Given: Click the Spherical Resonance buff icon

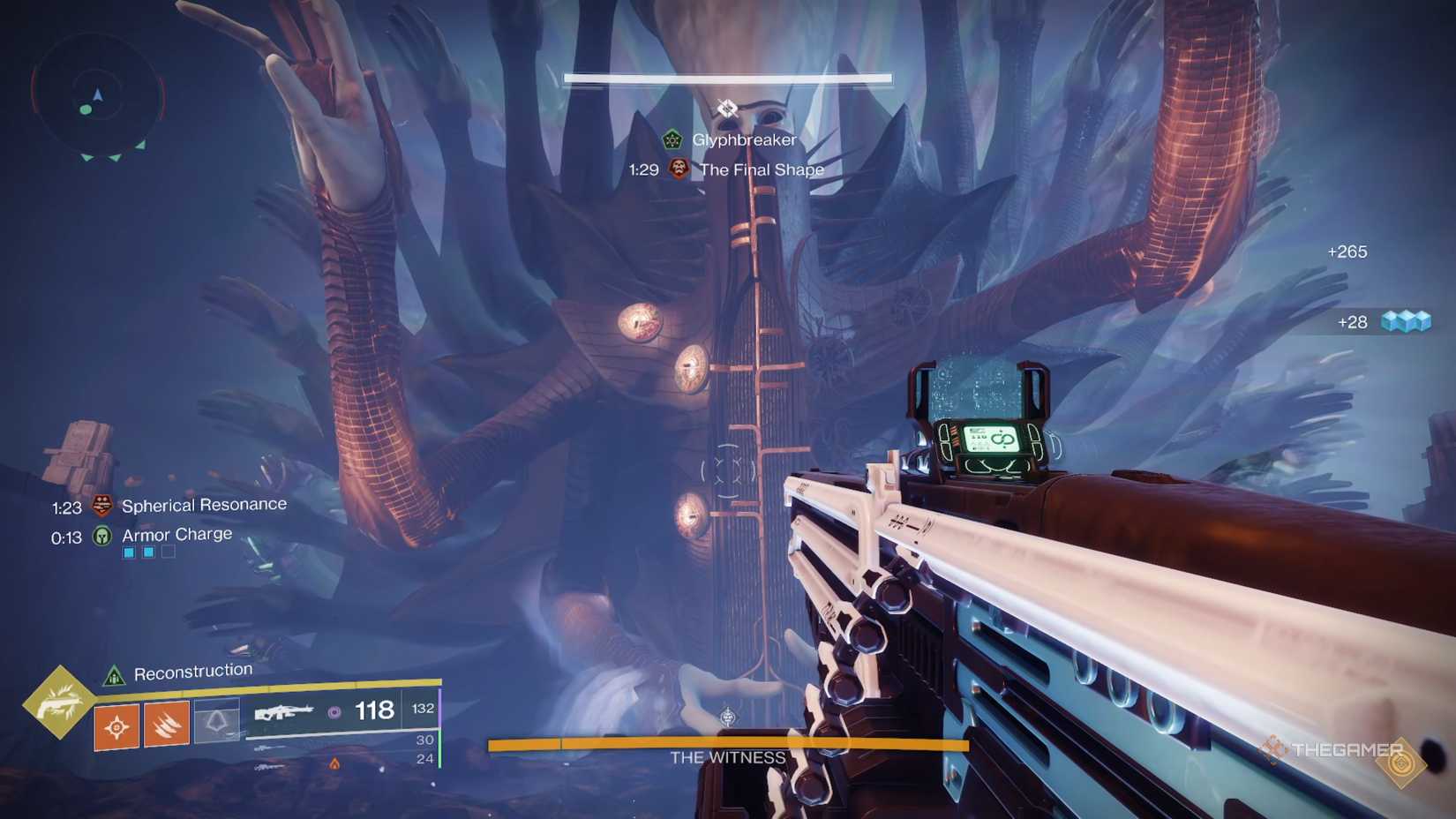Looking at the screenshot, I should pos(101,506).
